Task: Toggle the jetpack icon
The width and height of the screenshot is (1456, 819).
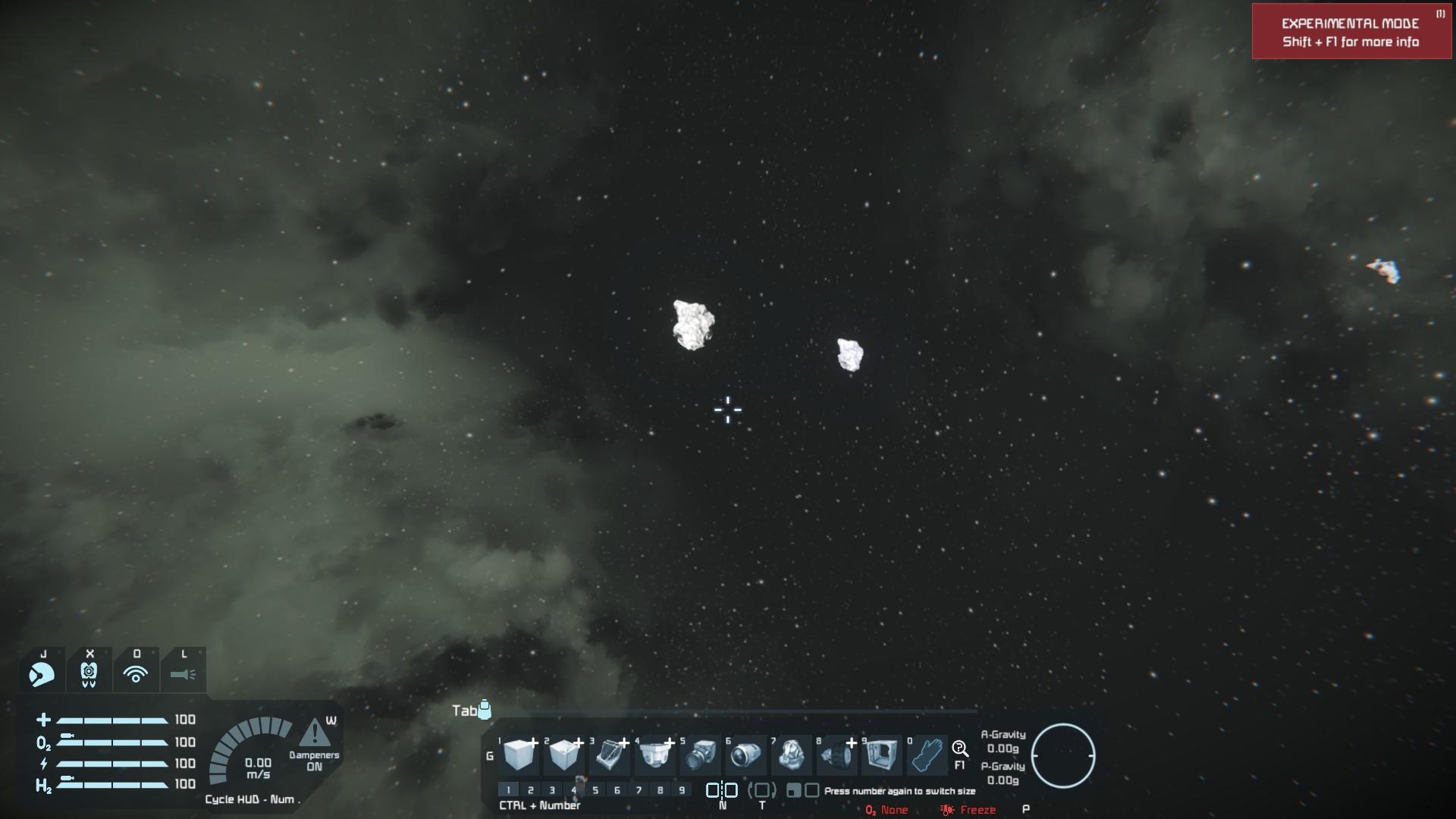Action: 89,673
